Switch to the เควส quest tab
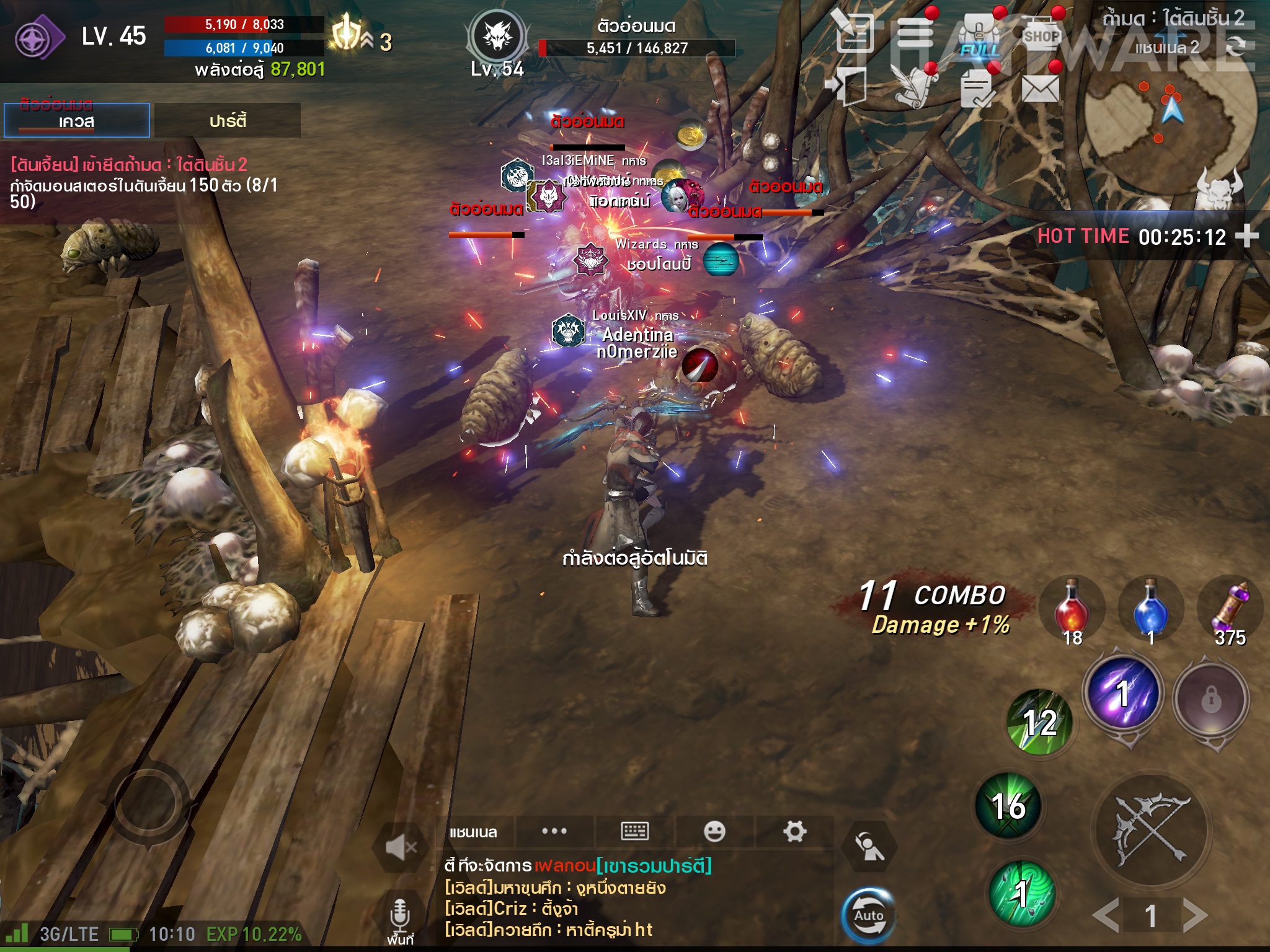Image resolution: width=1270 pixels, height=952 pixels. (76, 120)
